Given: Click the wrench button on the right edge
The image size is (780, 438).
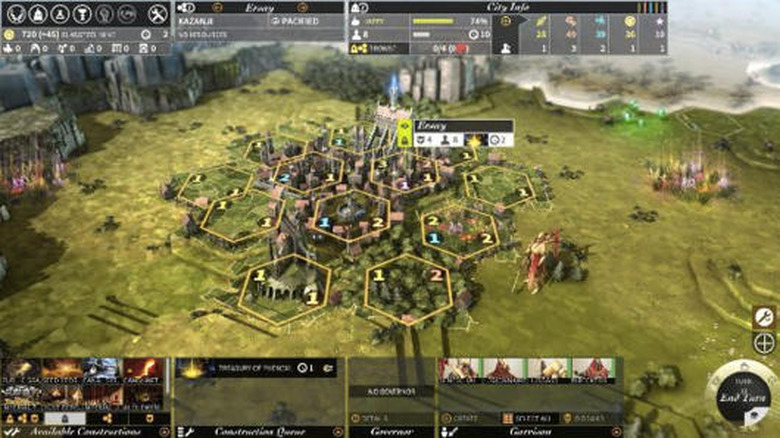Looking at the screenshot, I should coord(764,318).
